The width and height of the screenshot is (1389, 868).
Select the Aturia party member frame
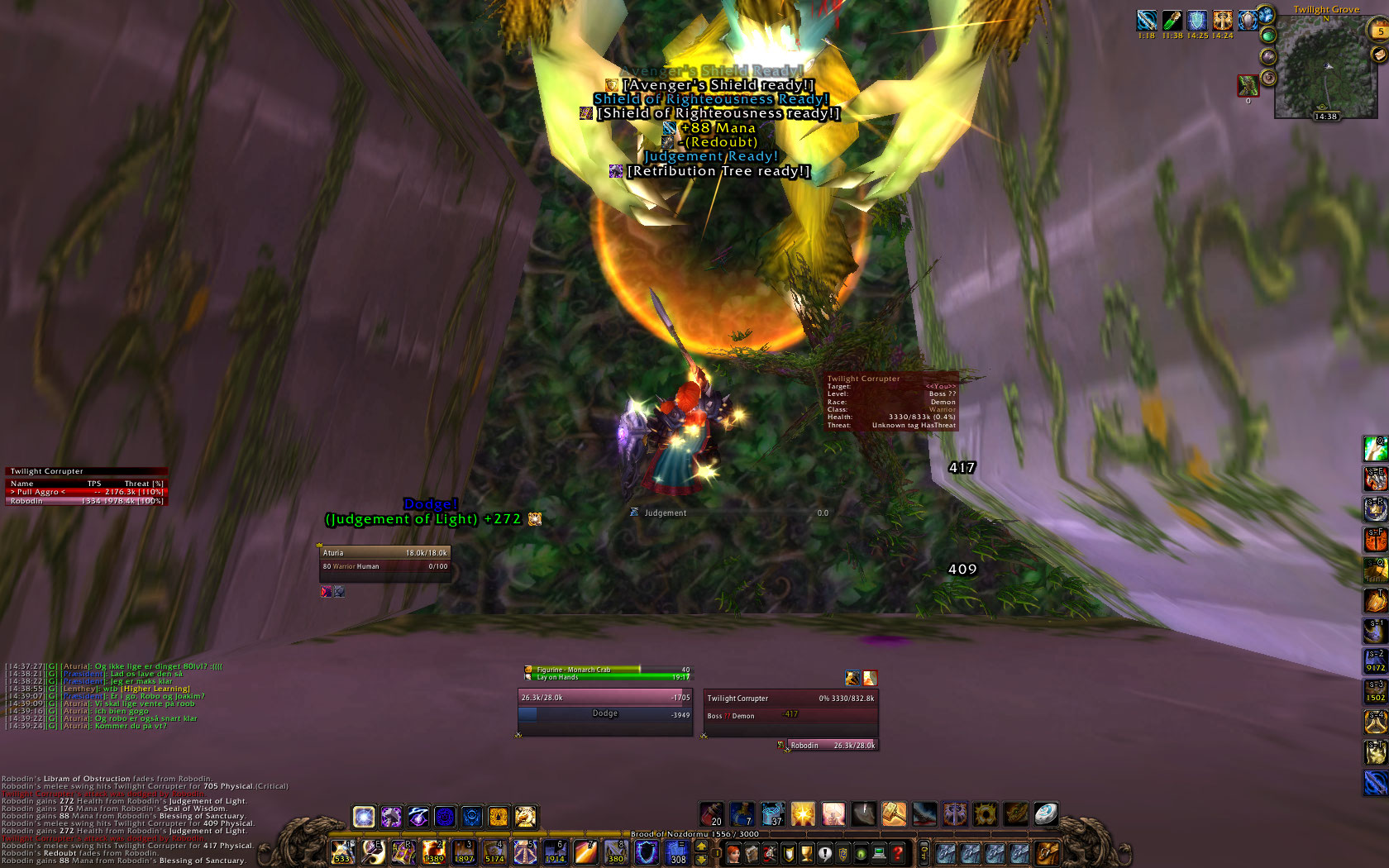[384, 560]
